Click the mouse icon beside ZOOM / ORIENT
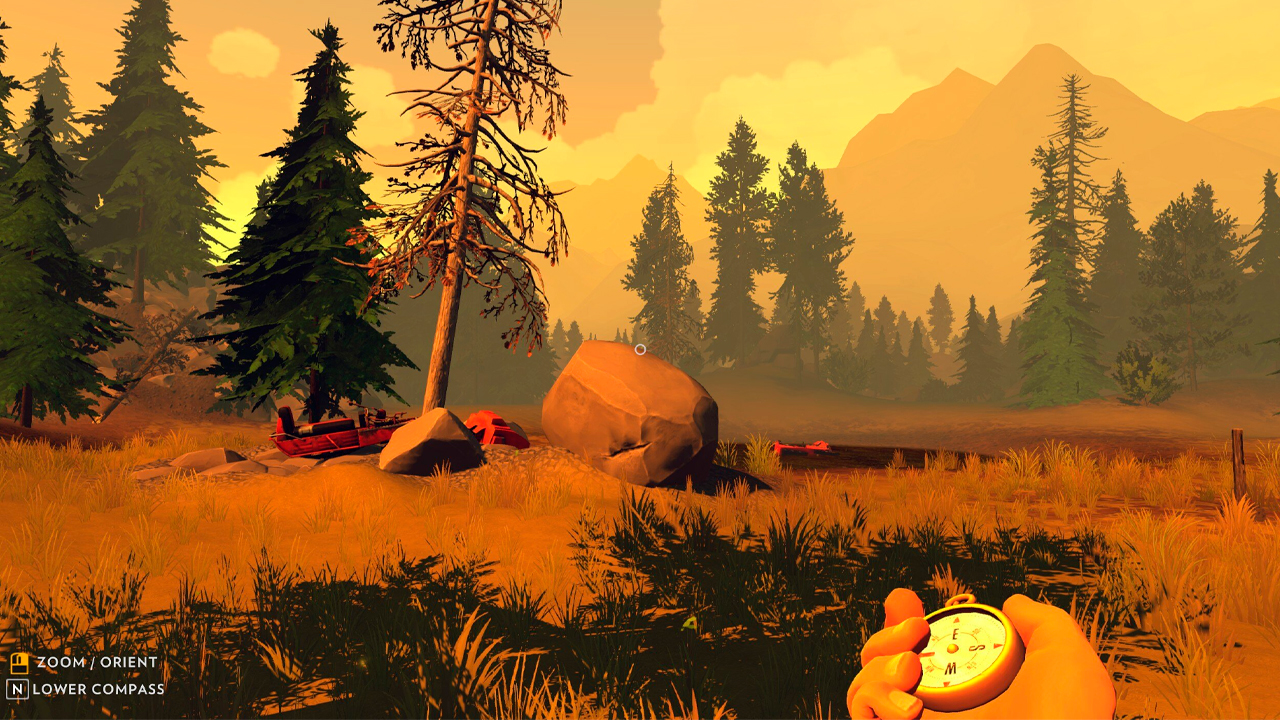 [19, 663]
